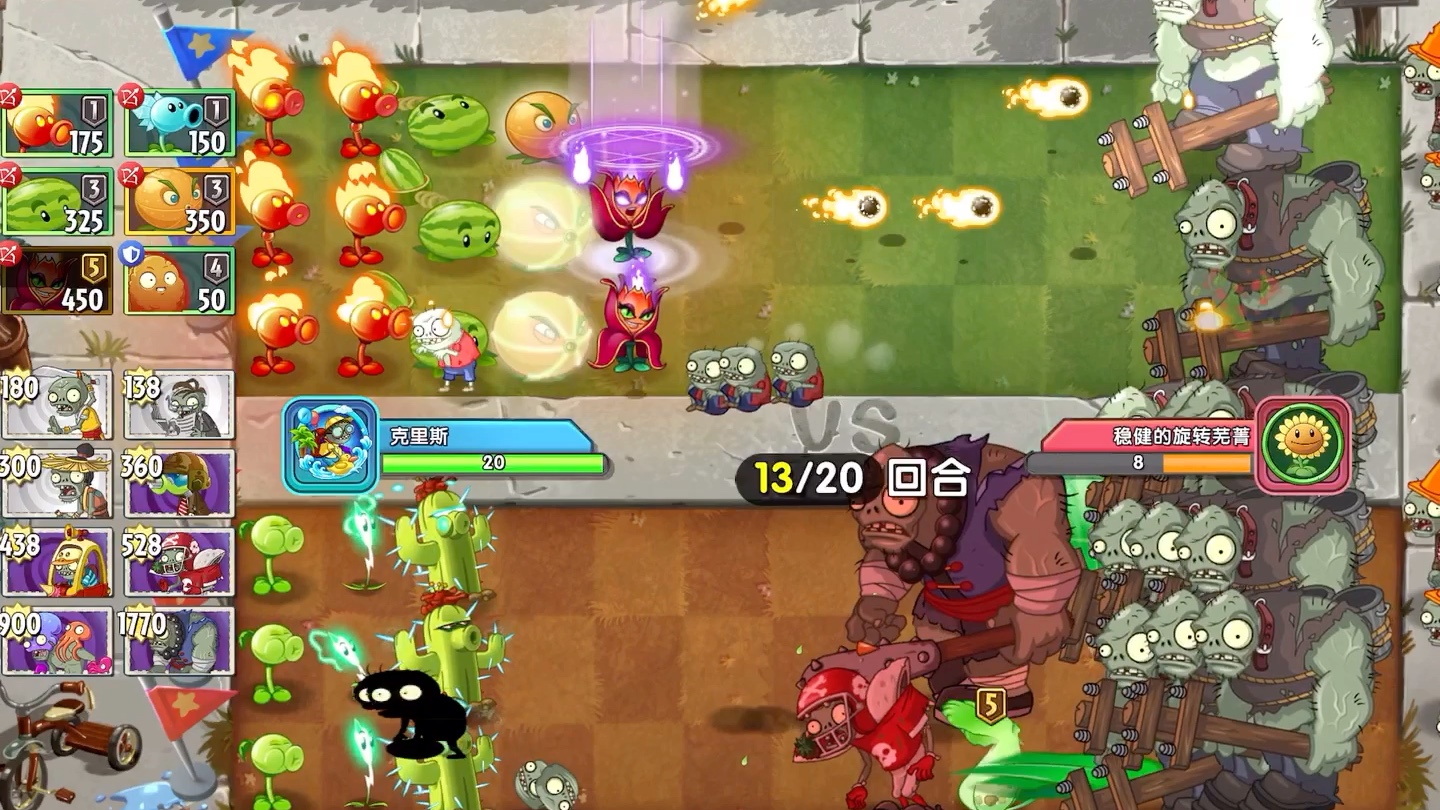Image resolution: width=1440 pixels, height=810 pixels.
Task: Select the Fire Peashooter card costing 175
Action: click(57, 120)
